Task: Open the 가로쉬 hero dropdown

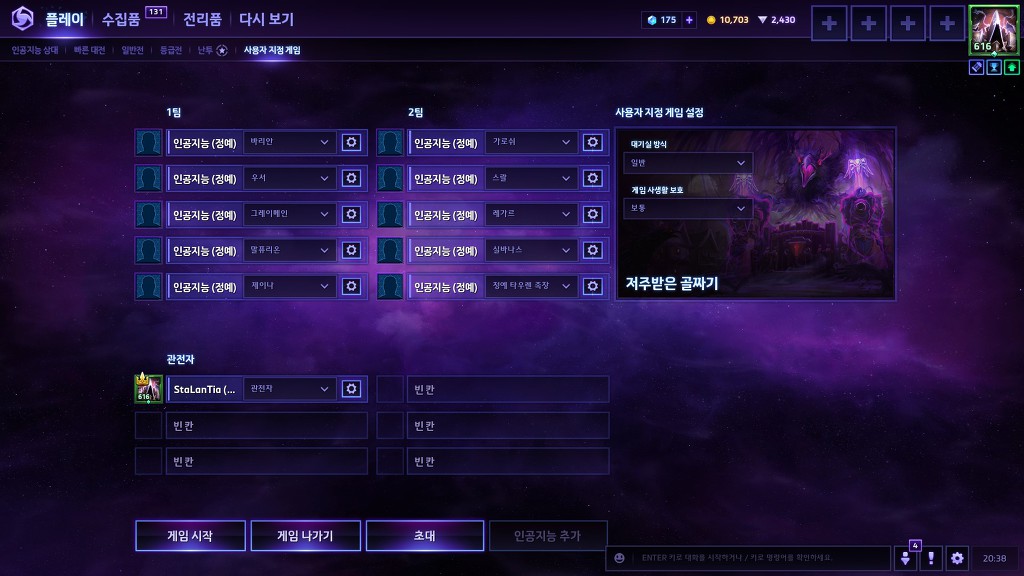Action: (531, 143)
